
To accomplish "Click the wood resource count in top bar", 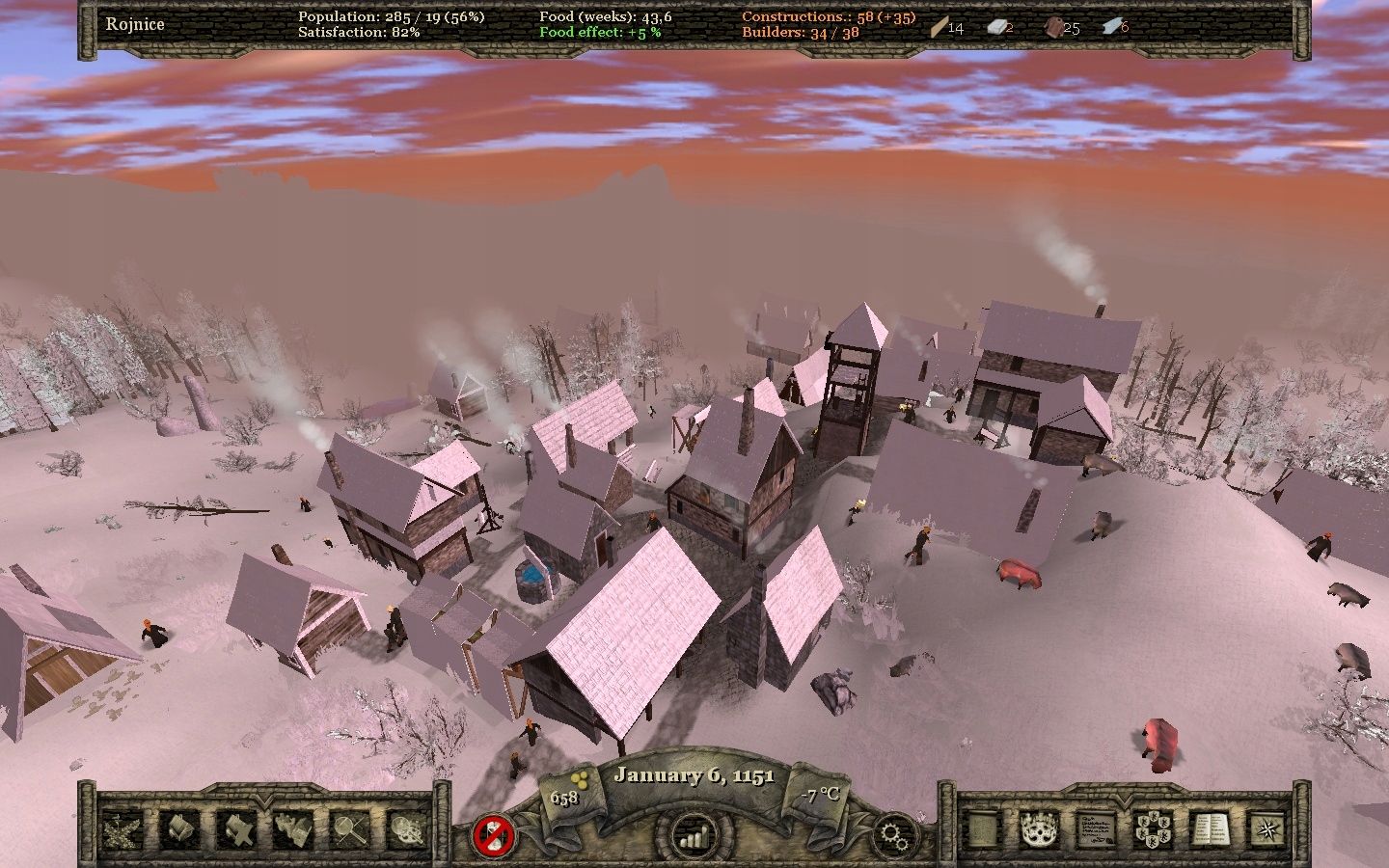I will 953,28.
